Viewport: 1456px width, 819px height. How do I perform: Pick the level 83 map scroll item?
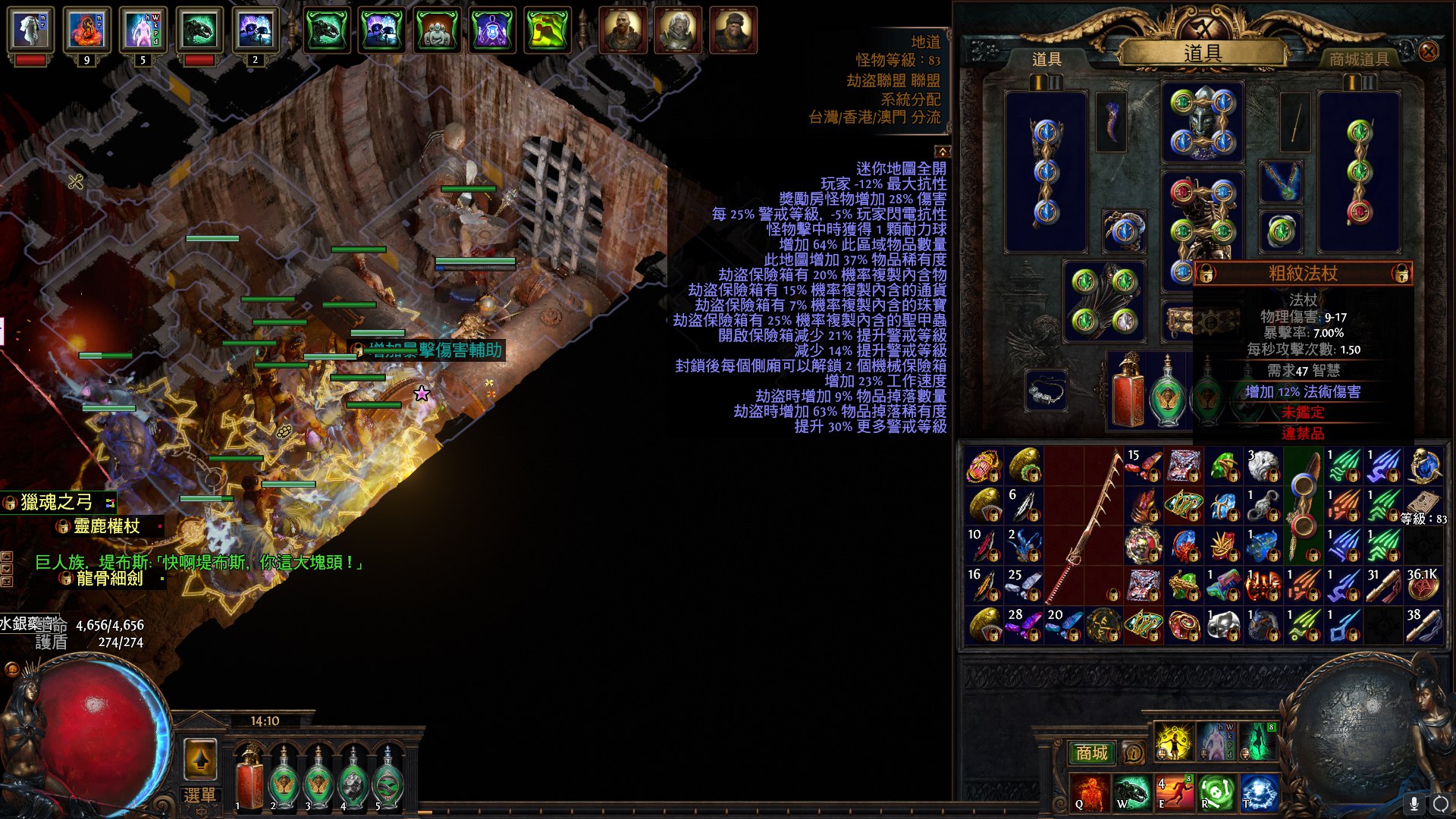pos(1423,504)
